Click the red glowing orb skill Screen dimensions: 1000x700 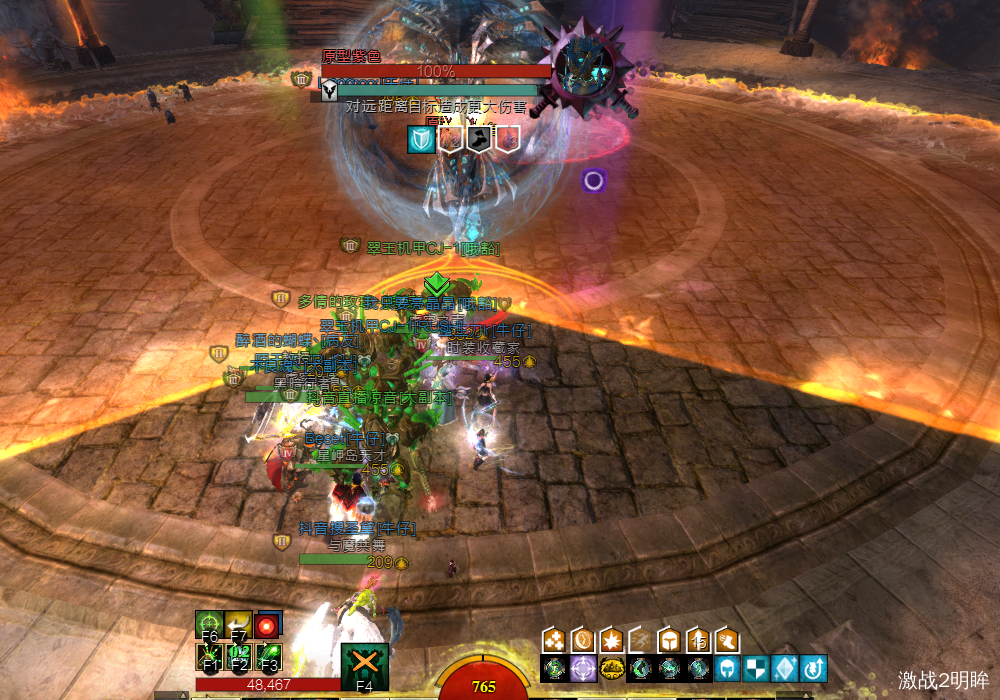click(267, 625)
